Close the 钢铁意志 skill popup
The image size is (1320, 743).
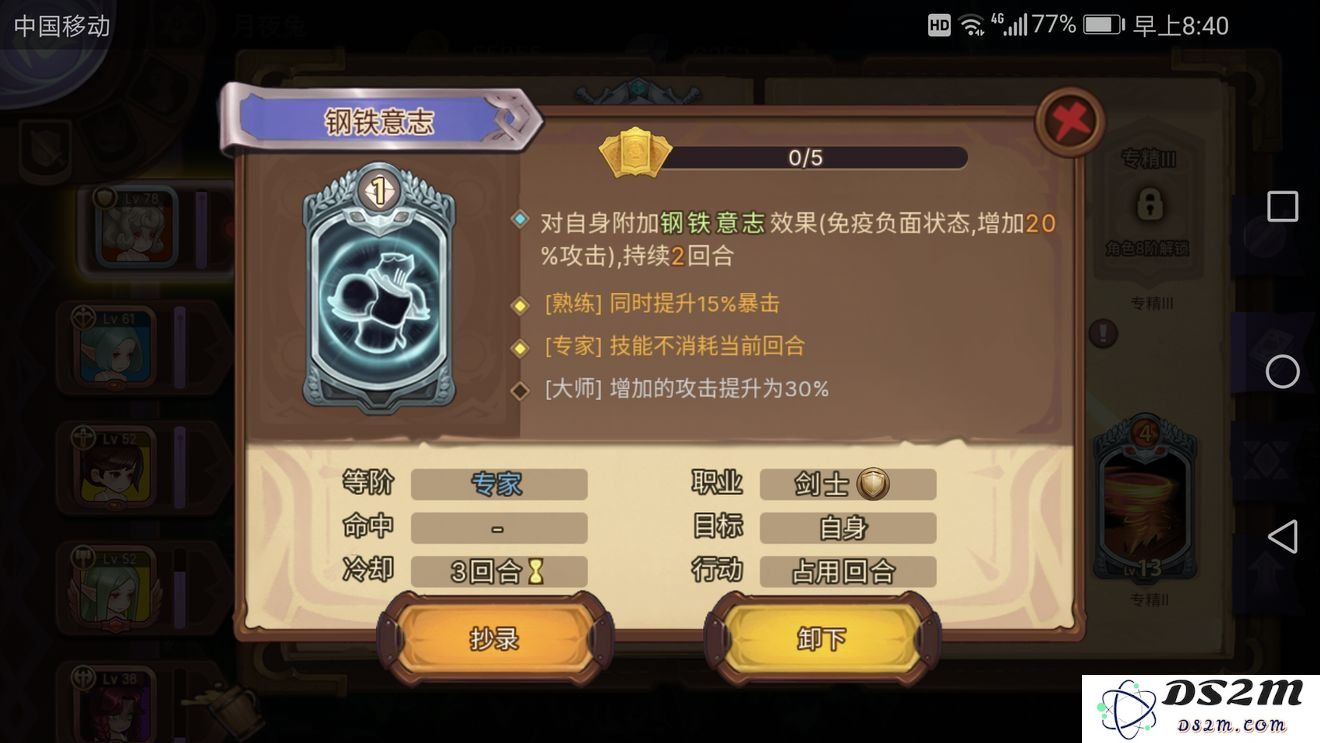[x=1071, y=121]
